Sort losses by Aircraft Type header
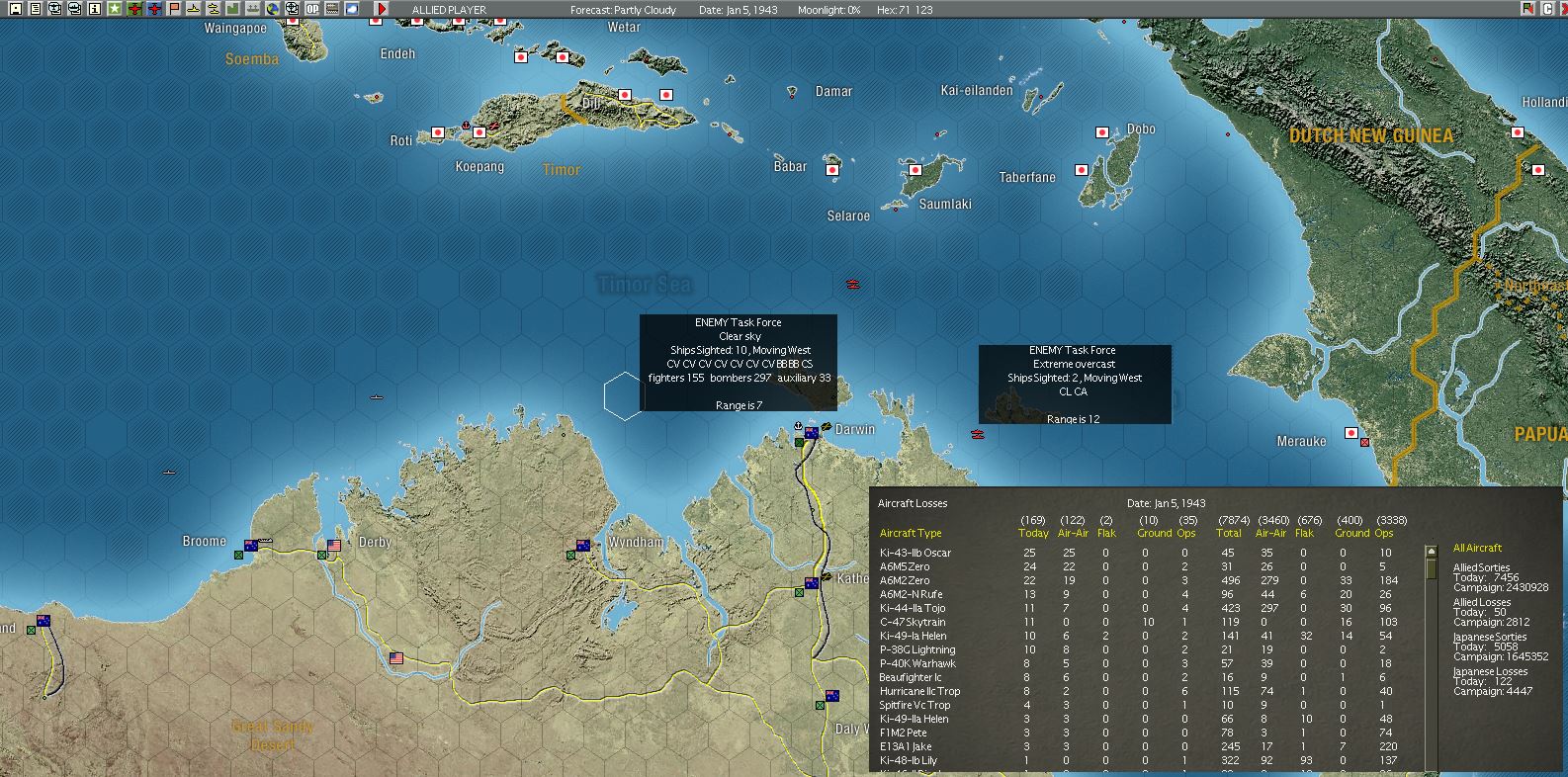1568x777 pixels. click(911, 534)
